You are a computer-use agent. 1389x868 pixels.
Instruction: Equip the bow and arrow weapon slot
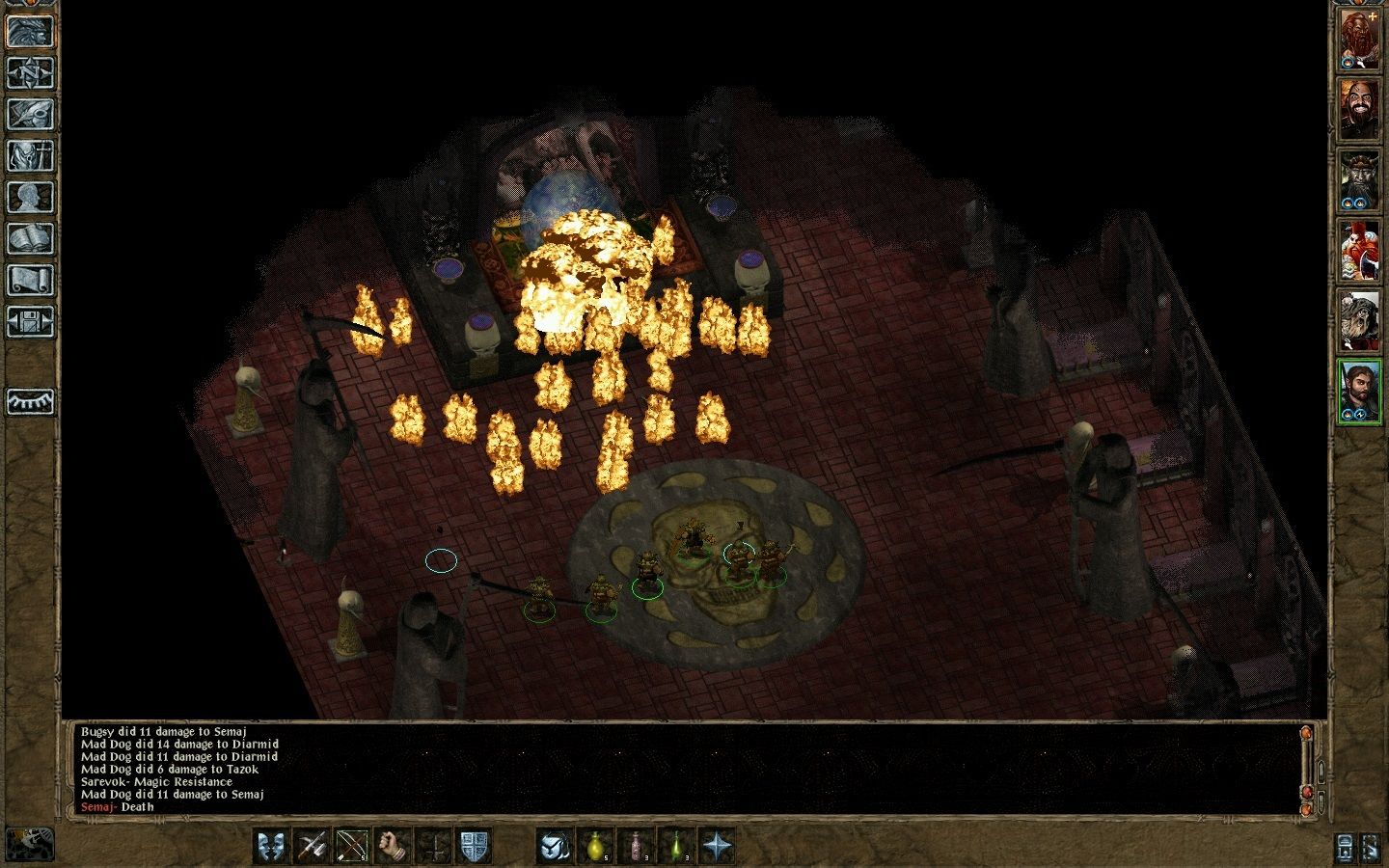352,846
